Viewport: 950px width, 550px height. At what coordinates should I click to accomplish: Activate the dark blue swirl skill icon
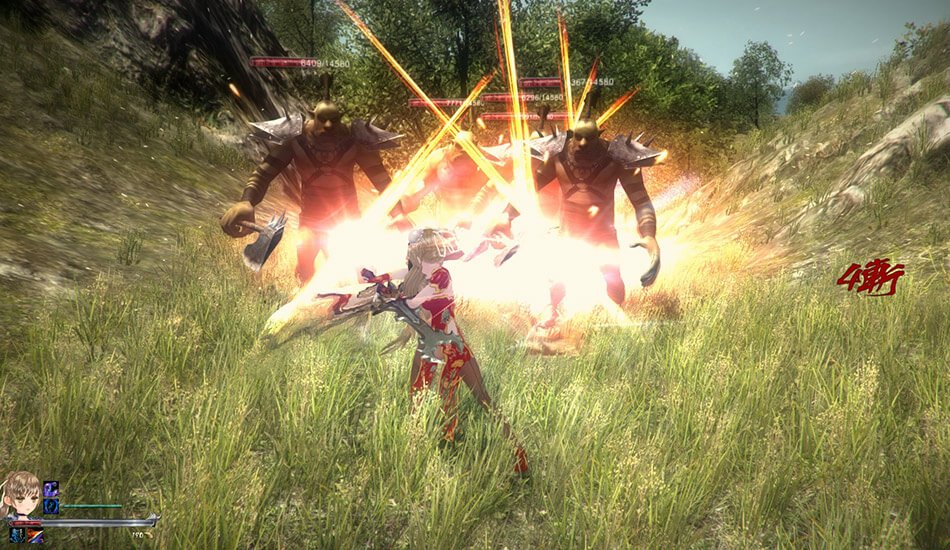click(51, 506)
